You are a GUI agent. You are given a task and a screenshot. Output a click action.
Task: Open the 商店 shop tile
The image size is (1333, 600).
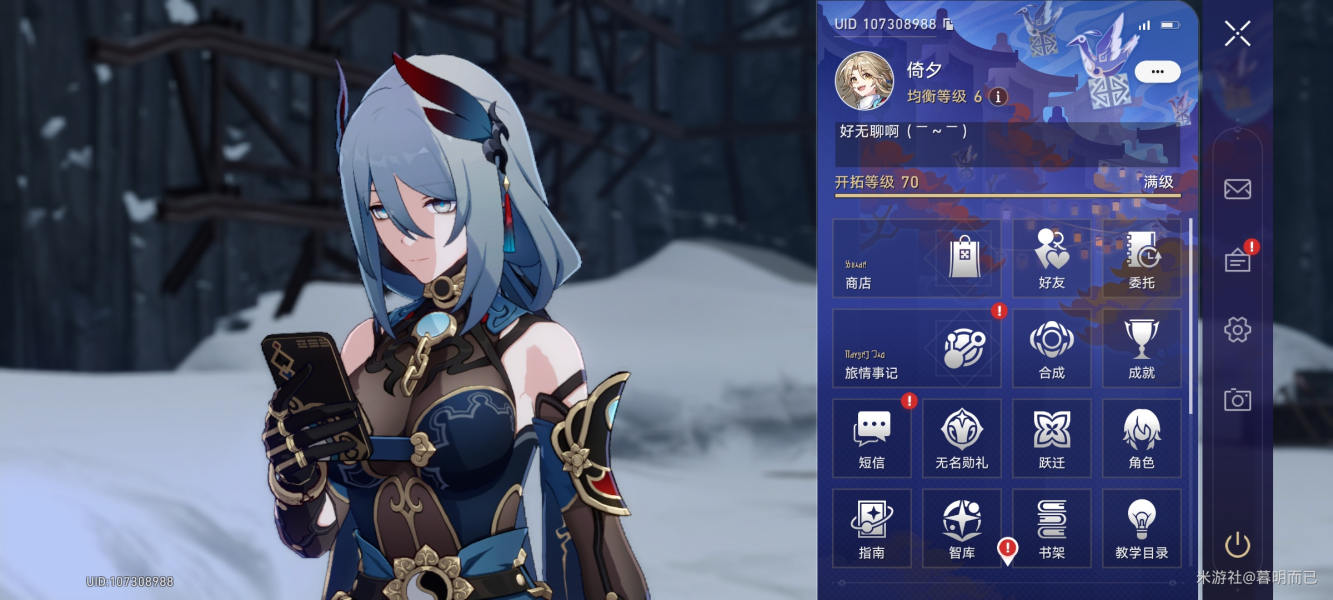916,258
